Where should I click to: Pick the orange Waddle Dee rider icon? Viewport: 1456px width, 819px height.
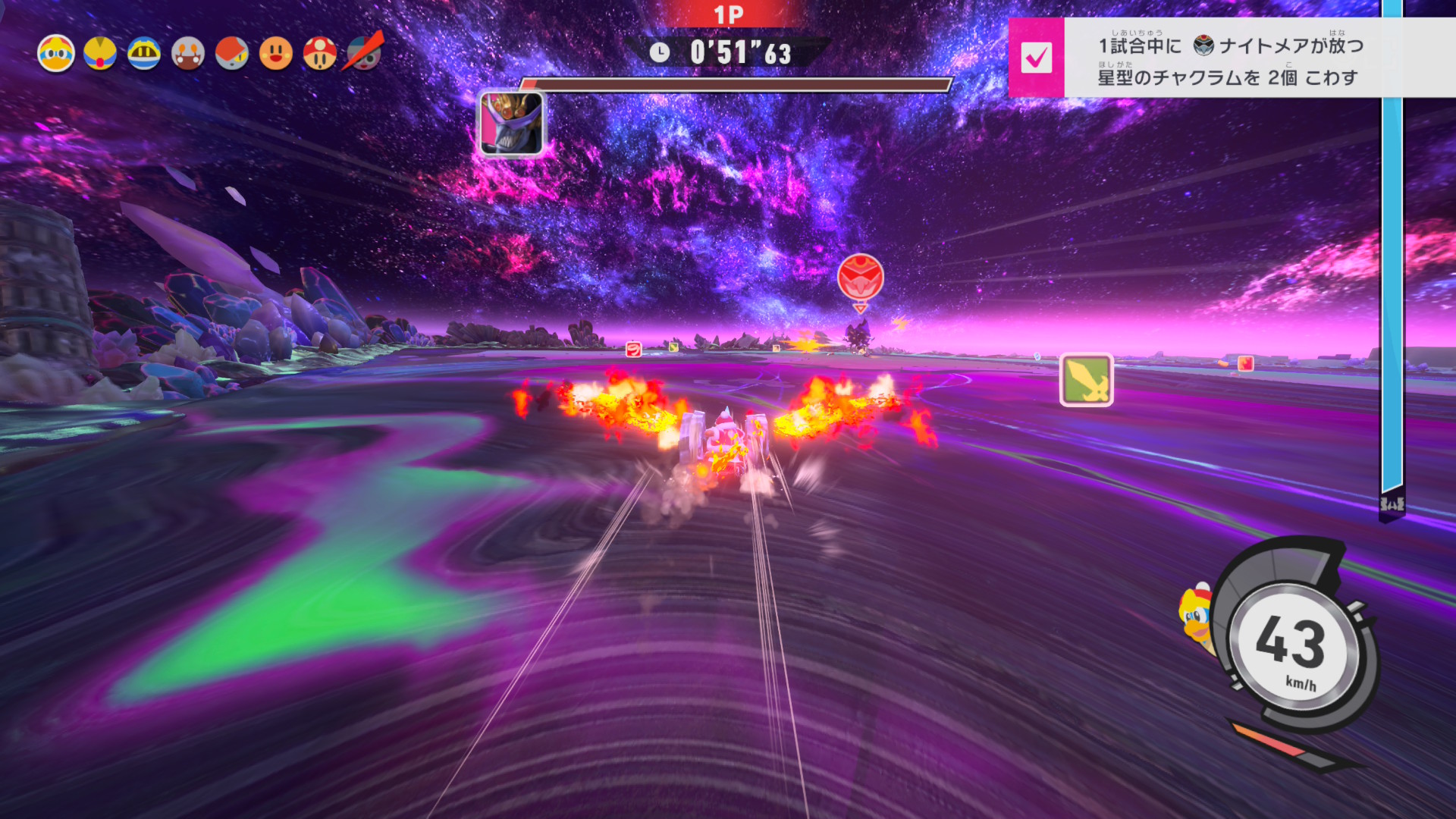[x=276, y=54]
